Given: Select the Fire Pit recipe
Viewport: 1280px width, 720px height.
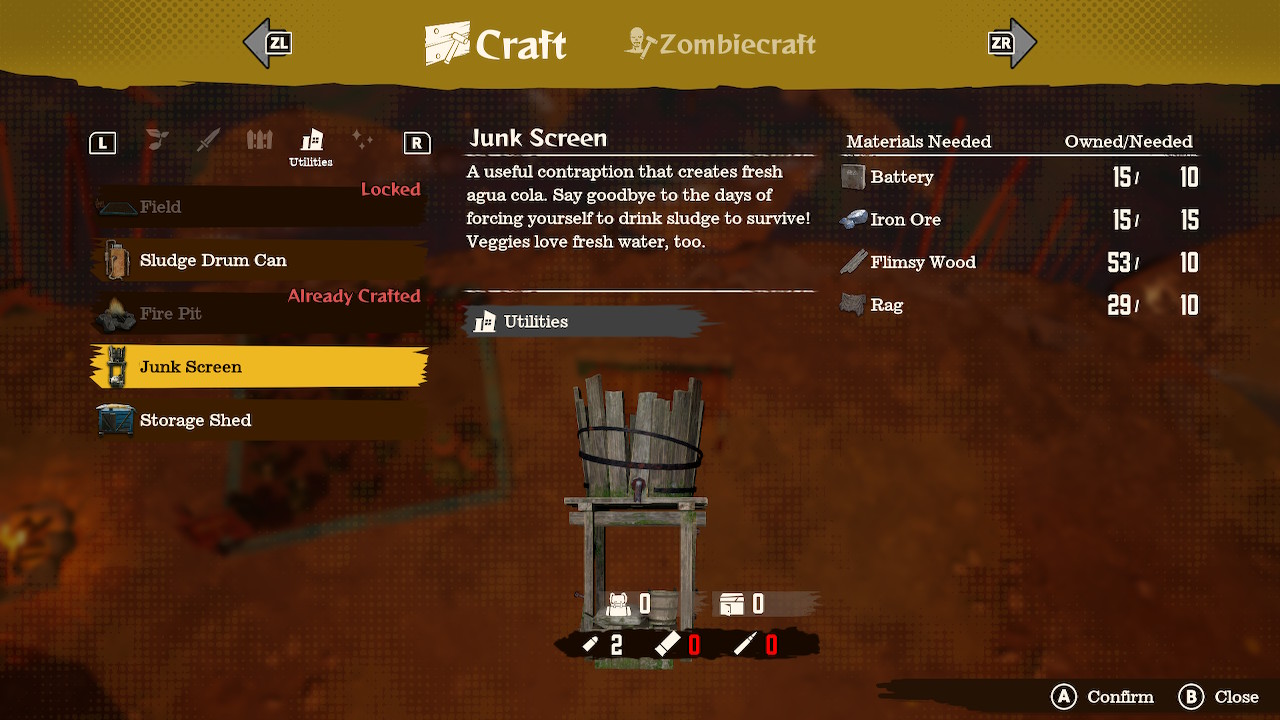Looking at the screenshot, I should 258,314.
